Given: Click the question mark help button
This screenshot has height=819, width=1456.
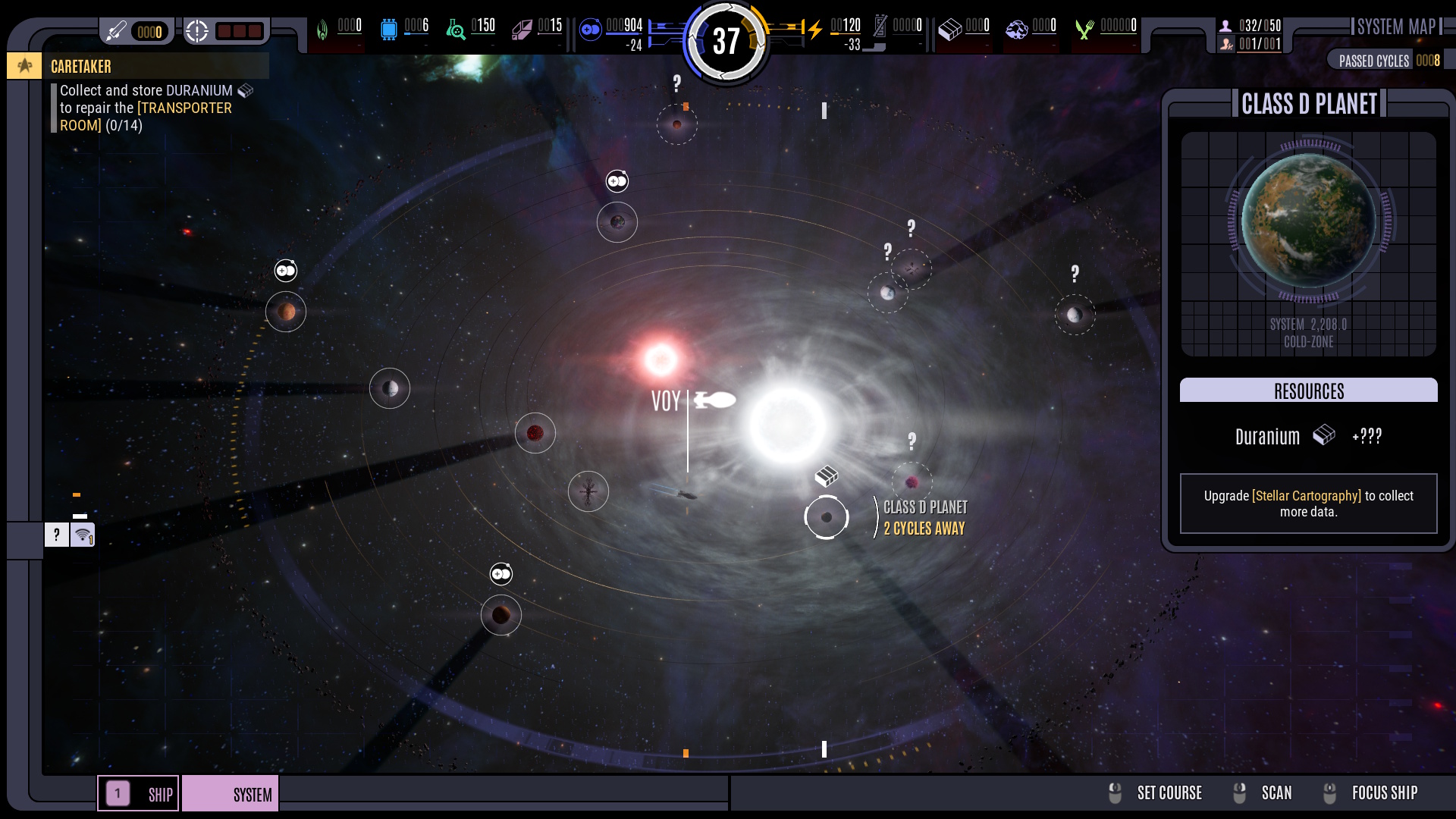Looking at the screenshot, I should coord(57,535).
